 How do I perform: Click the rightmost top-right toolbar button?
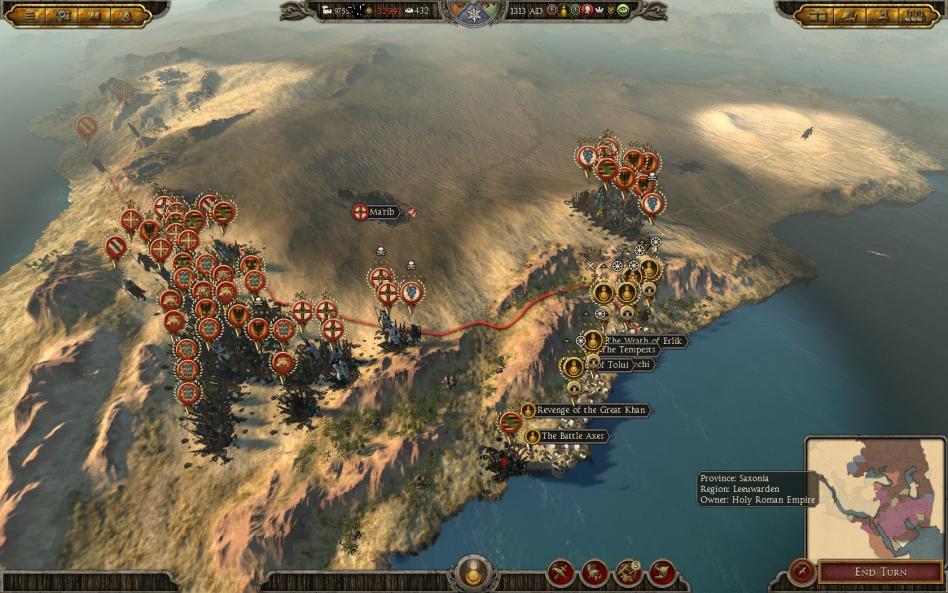tap(915, 15)
